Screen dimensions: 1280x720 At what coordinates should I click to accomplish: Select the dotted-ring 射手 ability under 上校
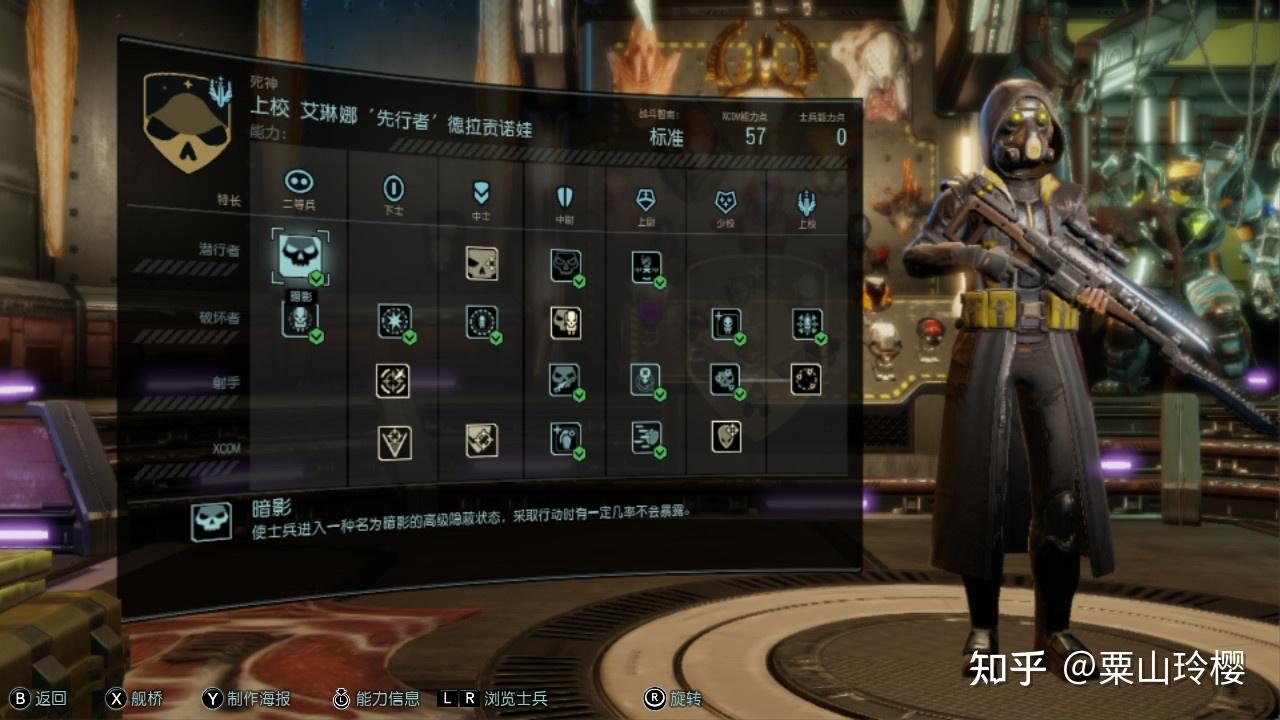click(x=806, y=379)
